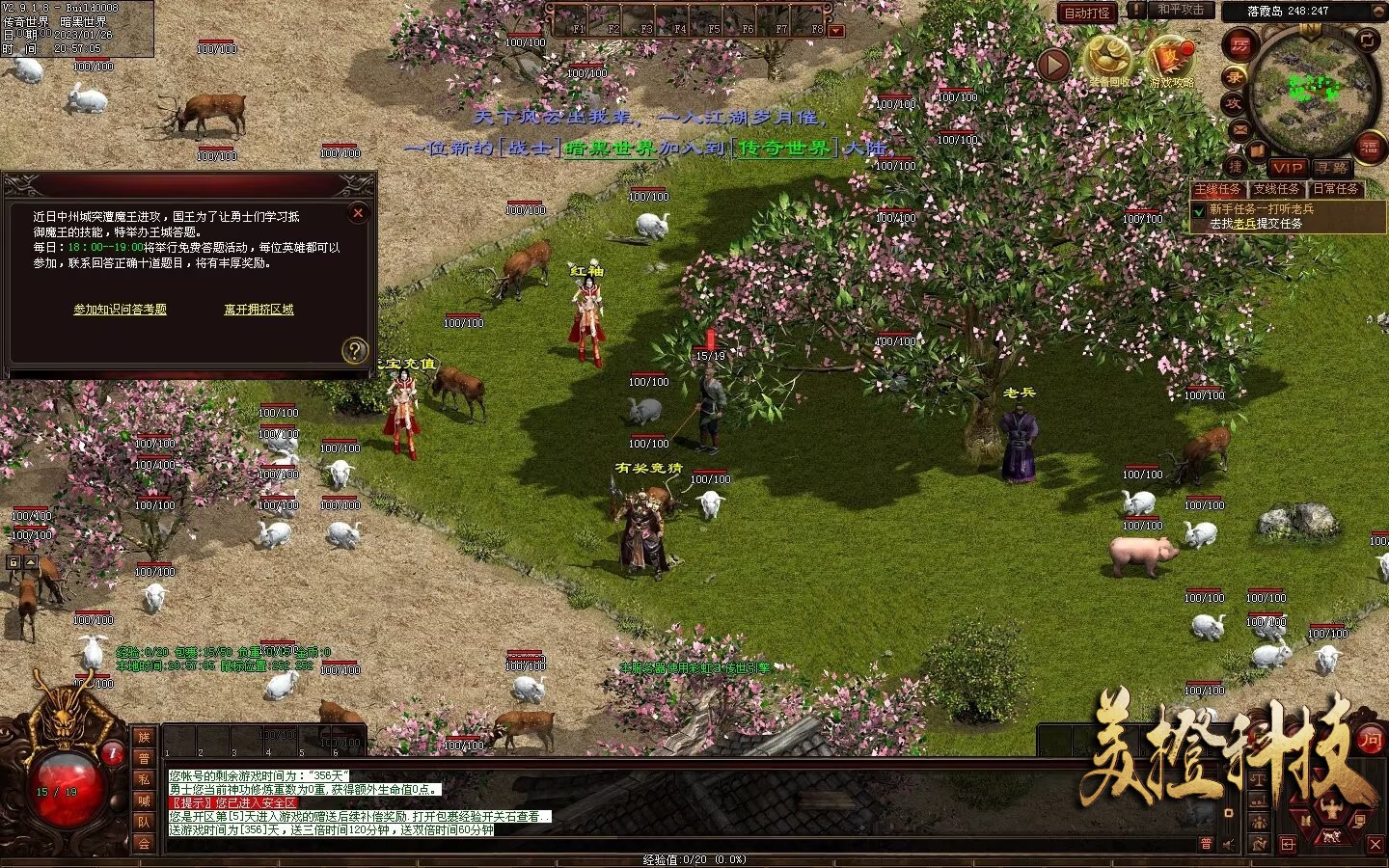The width and height of the screenshot is (1389, 868).
Task: Choose 参加知识问答考题 option
Action: pos(121,310)
